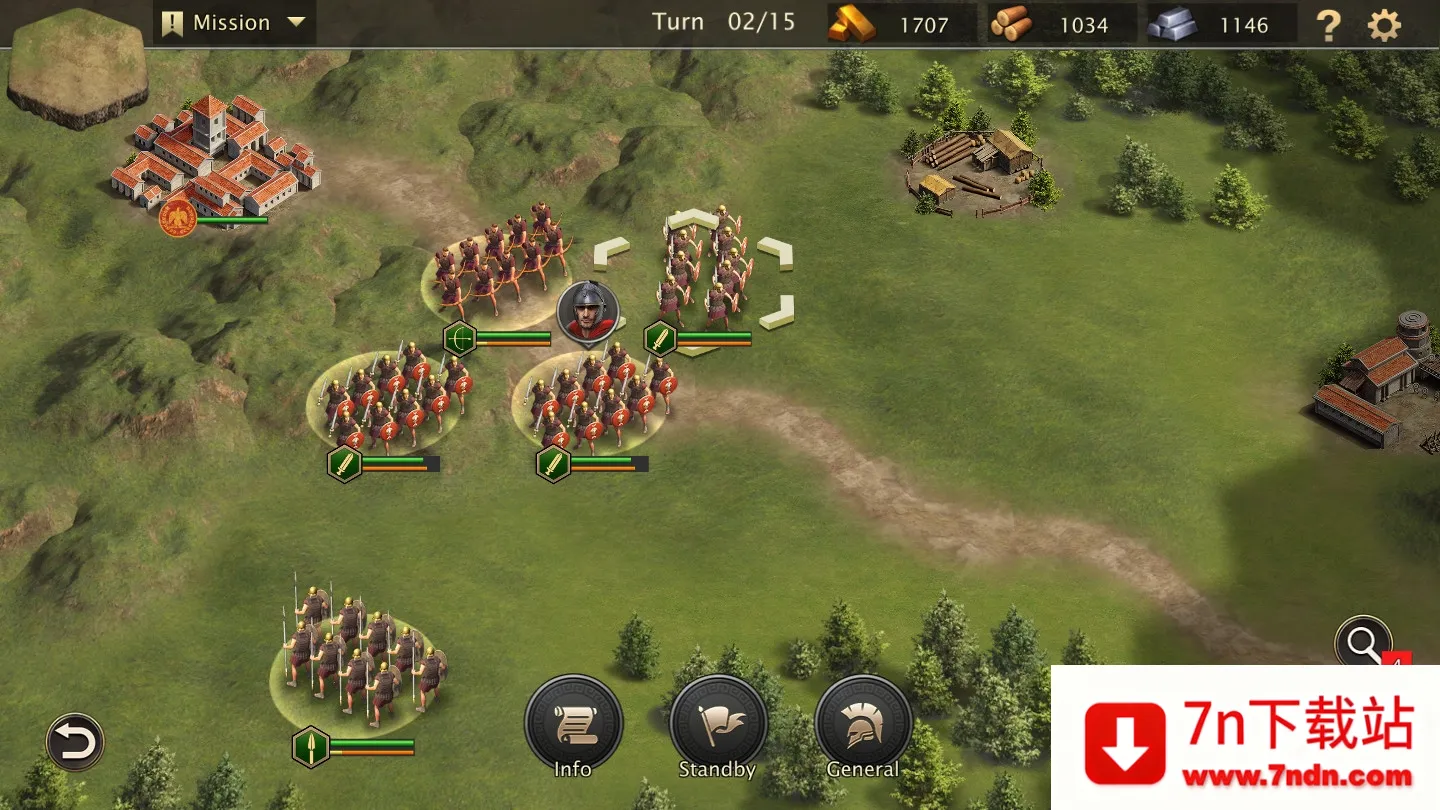Screen dimensions: 1440x810
Task: Select the Roman city with eagle emblem
Action: (215, 160)
